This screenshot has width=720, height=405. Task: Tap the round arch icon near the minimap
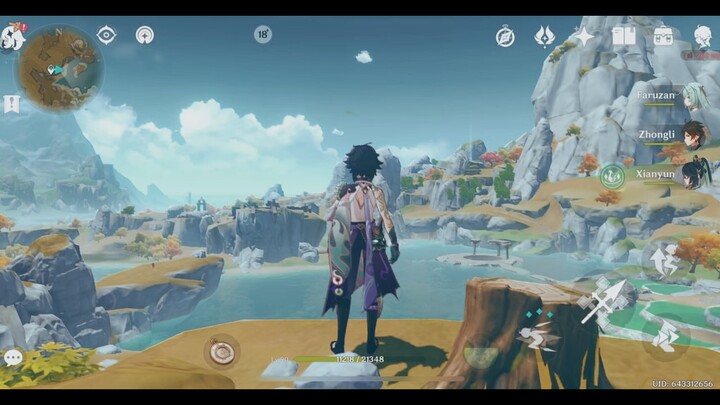[x=144, y=35]
